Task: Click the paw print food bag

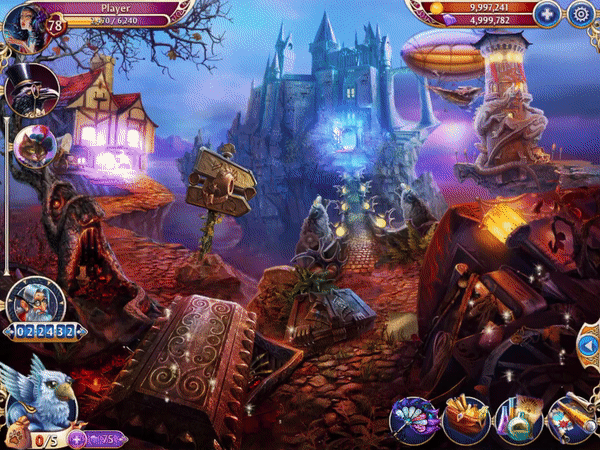Action: [15, 438]
